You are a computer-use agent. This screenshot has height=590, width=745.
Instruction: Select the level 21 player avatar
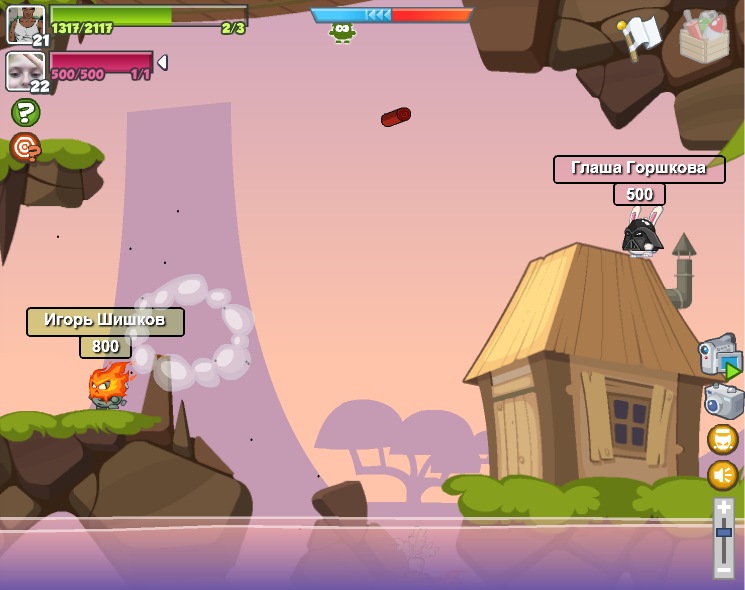[x=24, y=23]
